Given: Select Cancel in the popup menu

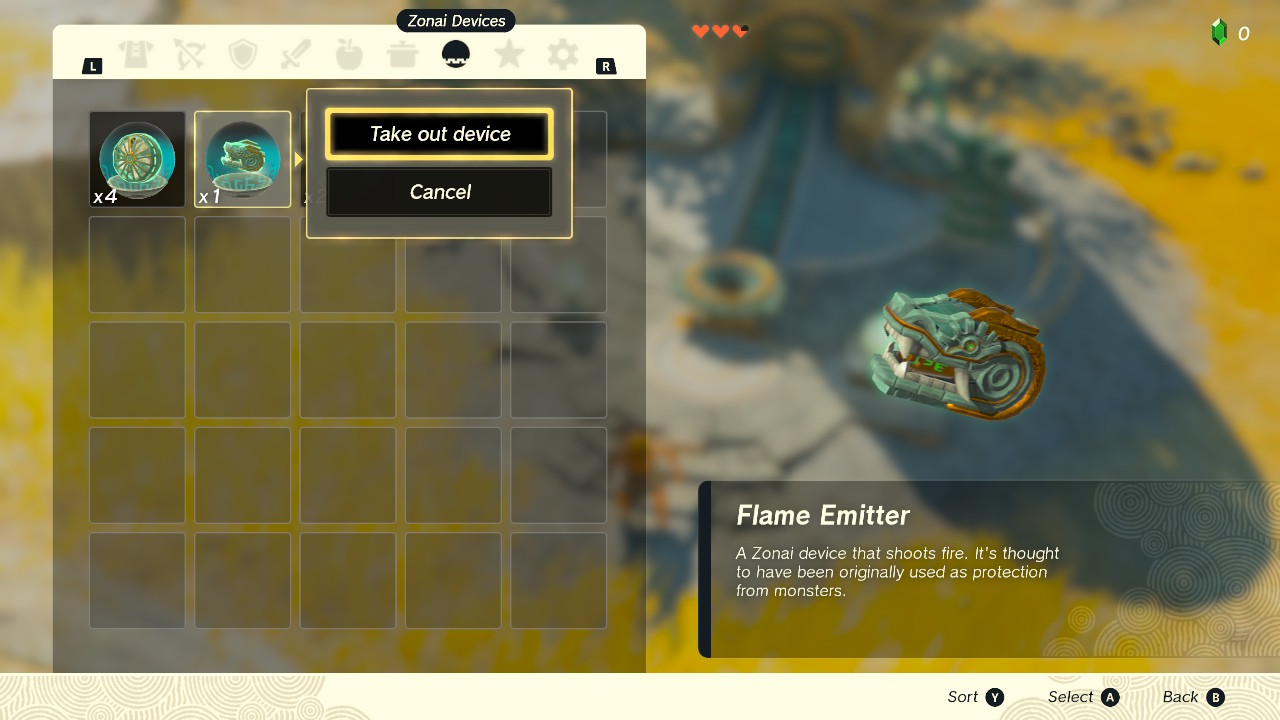Looking at the screenshot, I should (x=439, y=192).
